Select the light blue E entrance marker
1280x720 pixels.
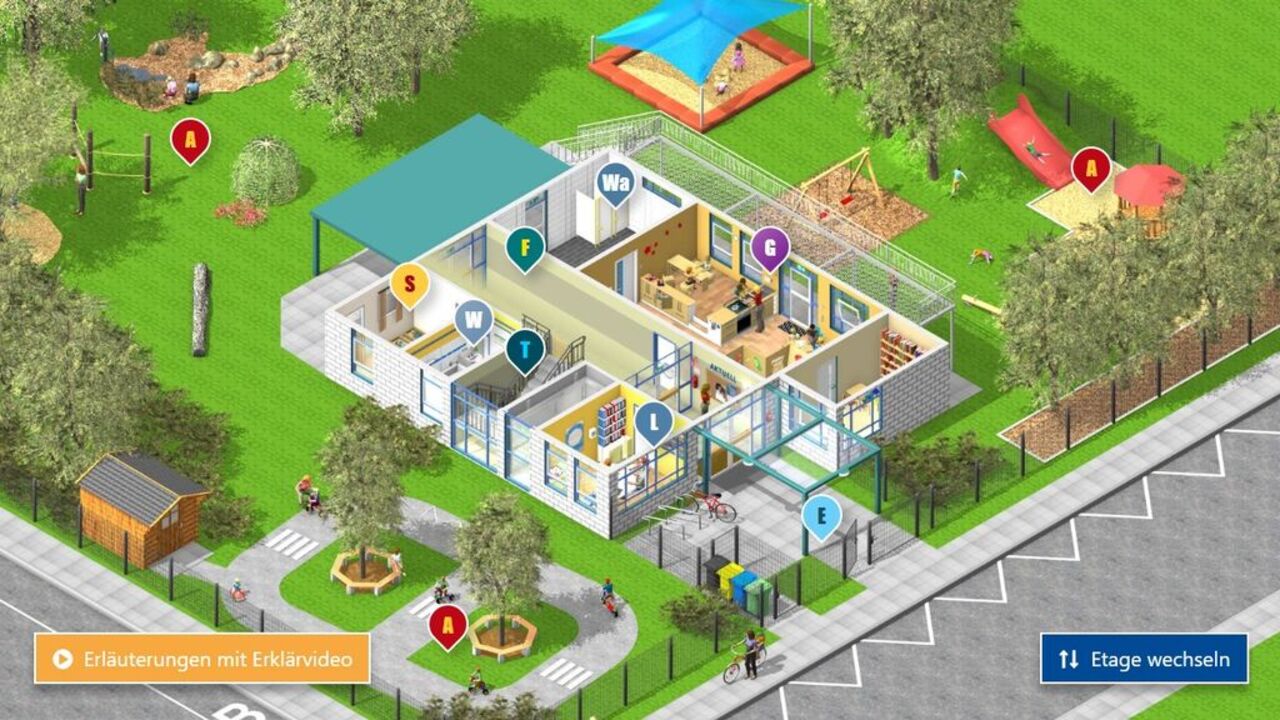(x=822, y=515)
